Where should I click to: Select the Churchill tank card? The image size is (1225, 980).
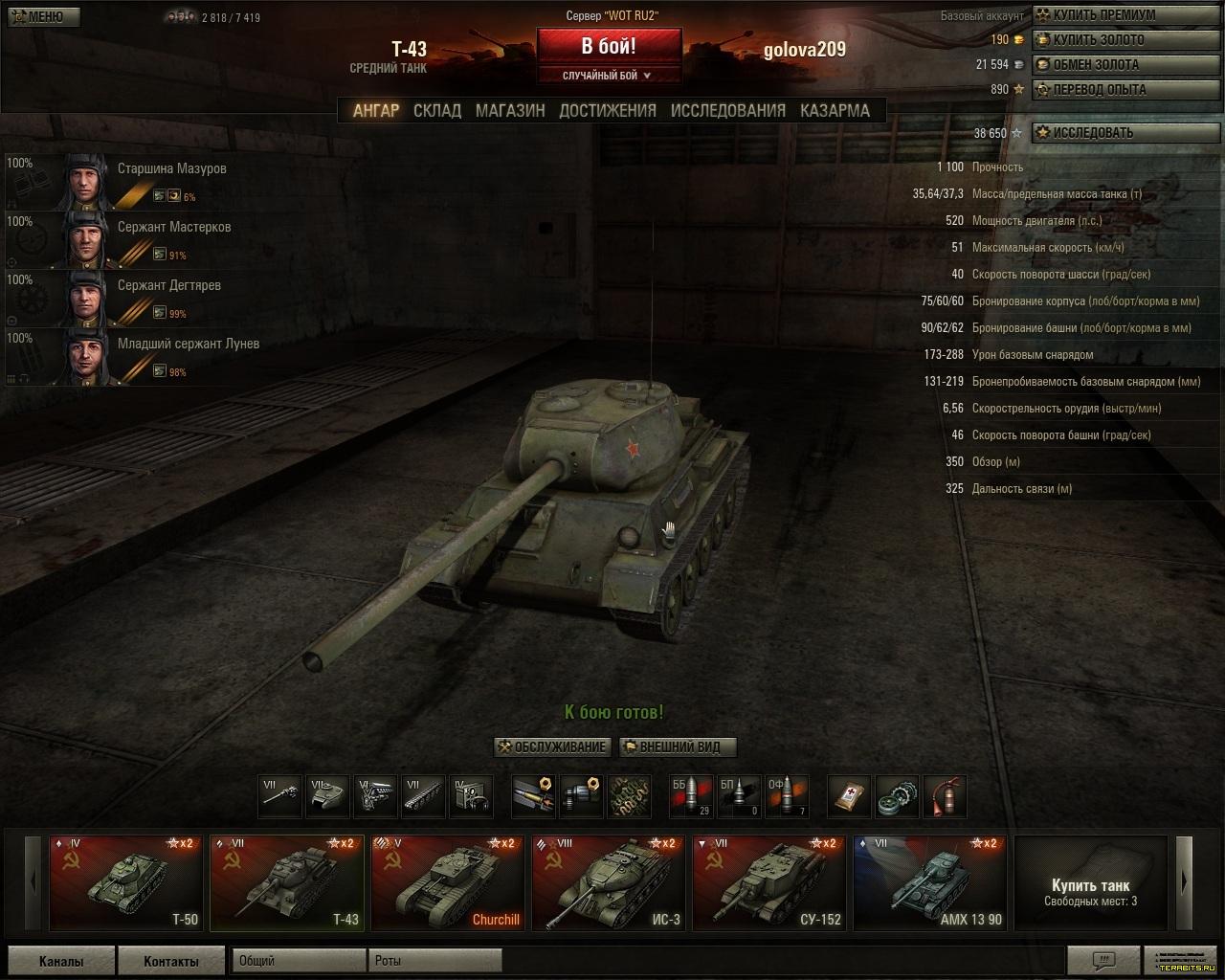tap(448, 883)
